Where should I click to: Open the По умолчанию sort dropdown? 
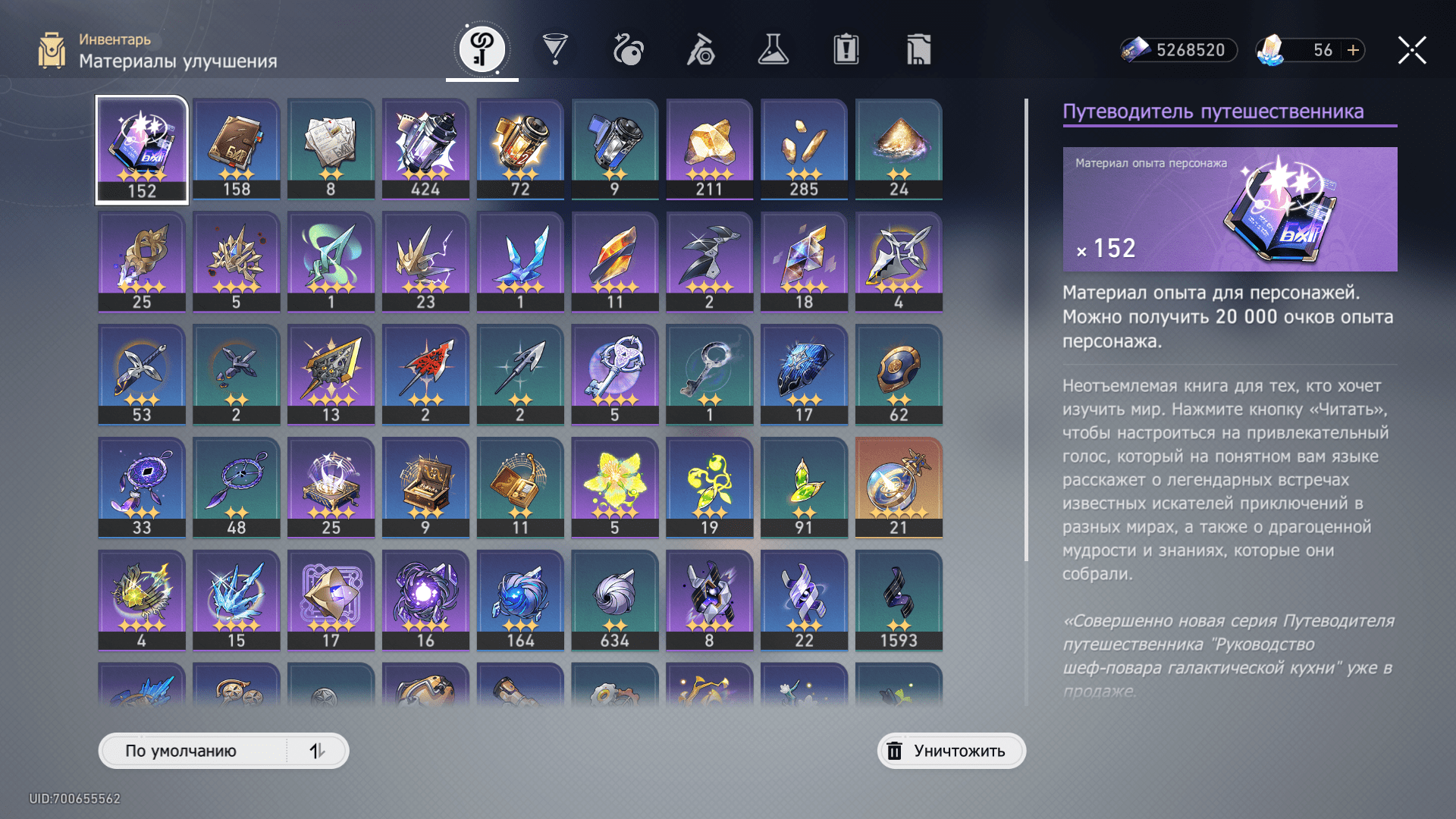193,751
